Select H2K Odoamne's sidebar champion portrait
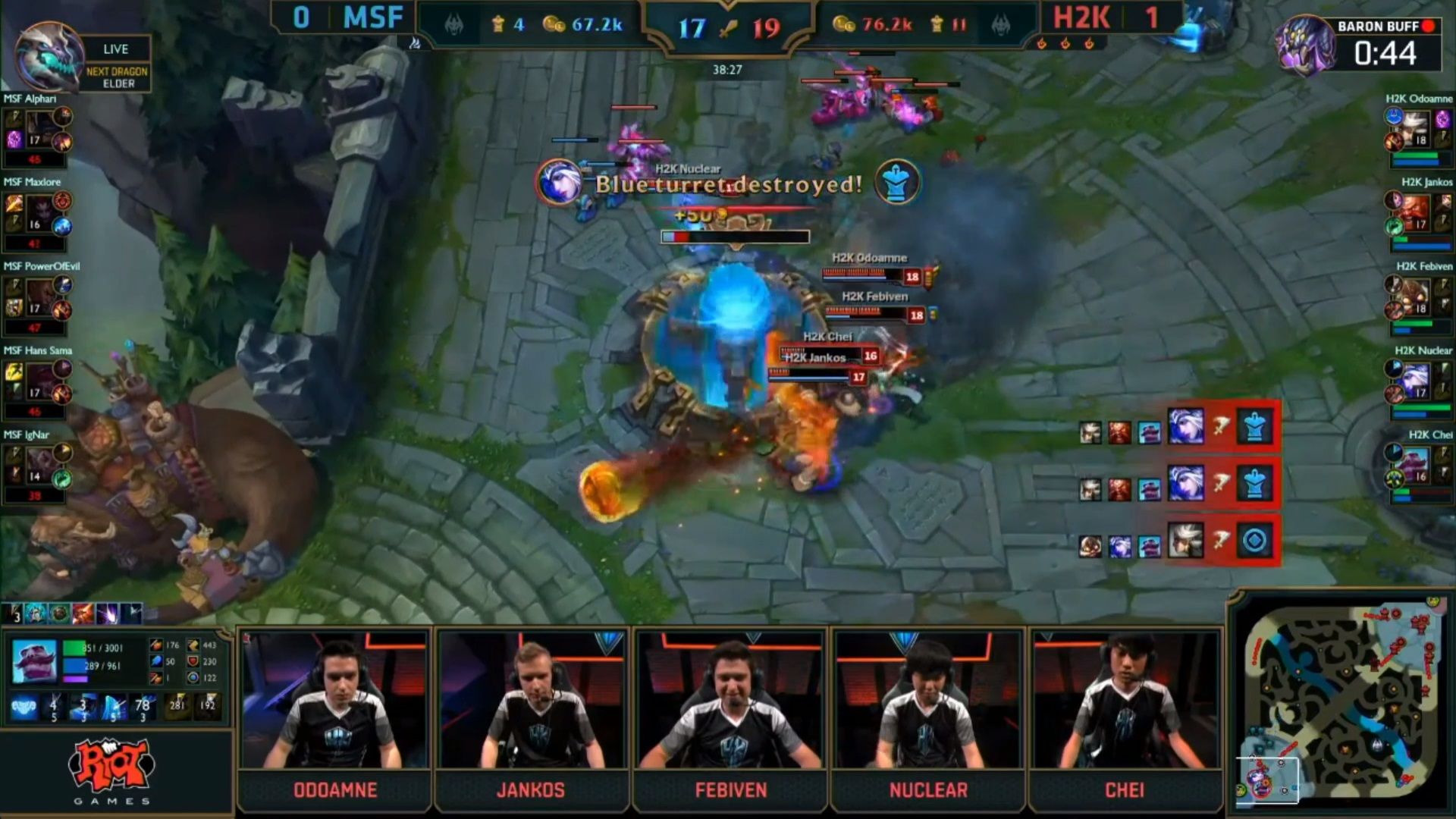This screenshot has height=819, width=1456. point(1416,130)
